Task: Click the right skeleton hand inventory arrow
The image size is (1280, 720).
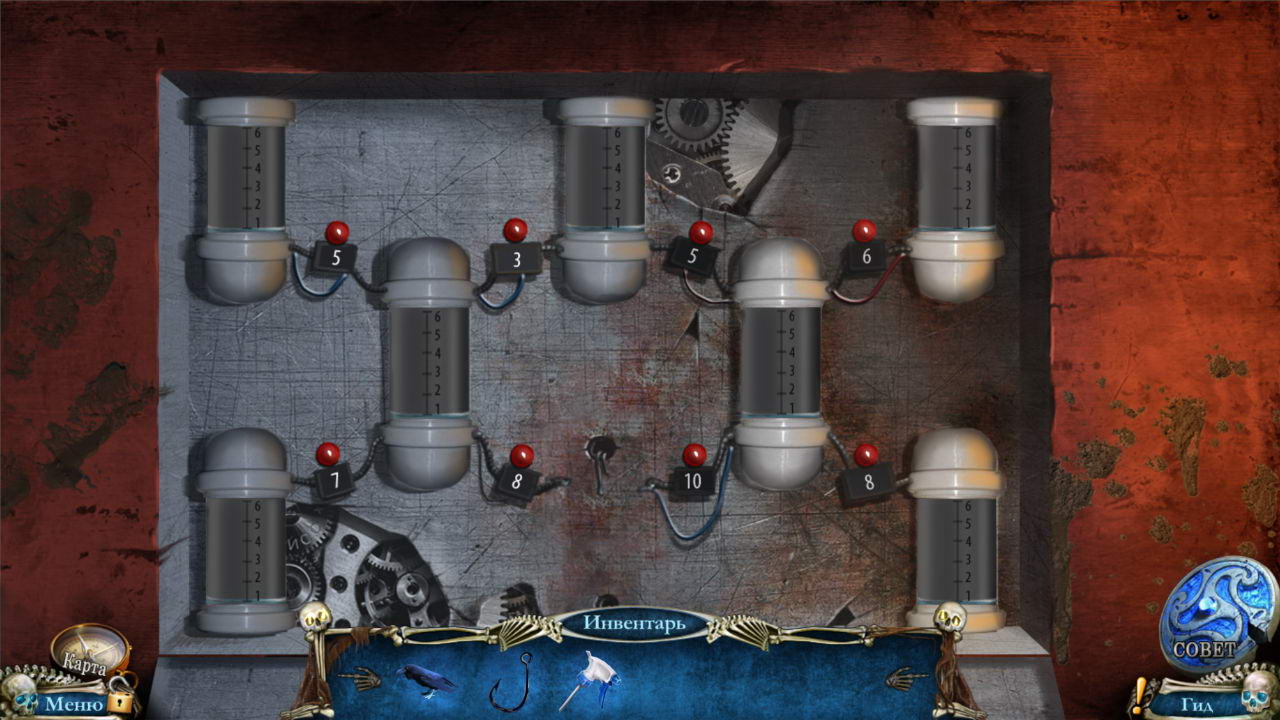Action: pos(906,679)
